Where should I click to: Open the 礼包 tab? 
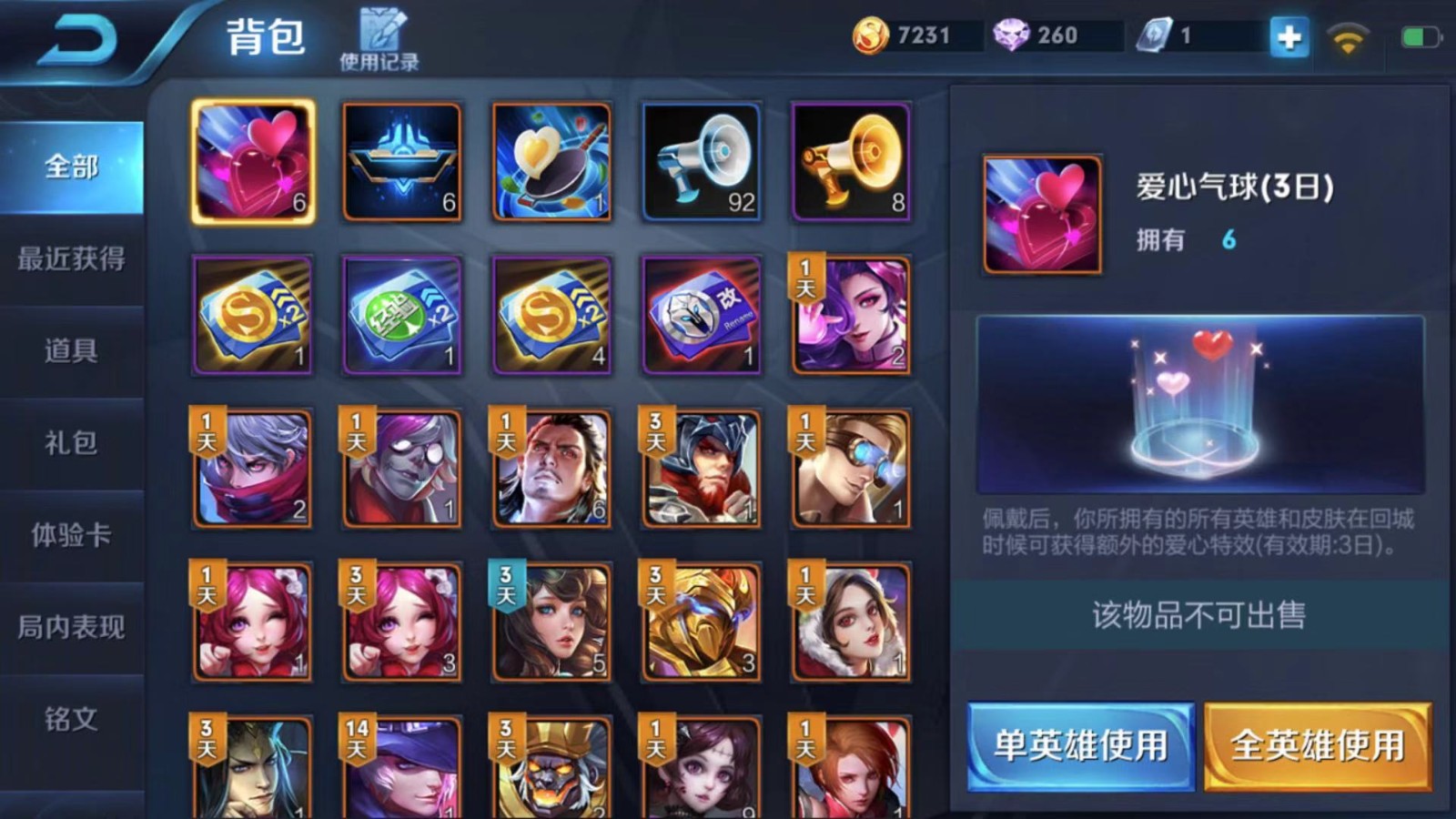click(x=71, y=444)
